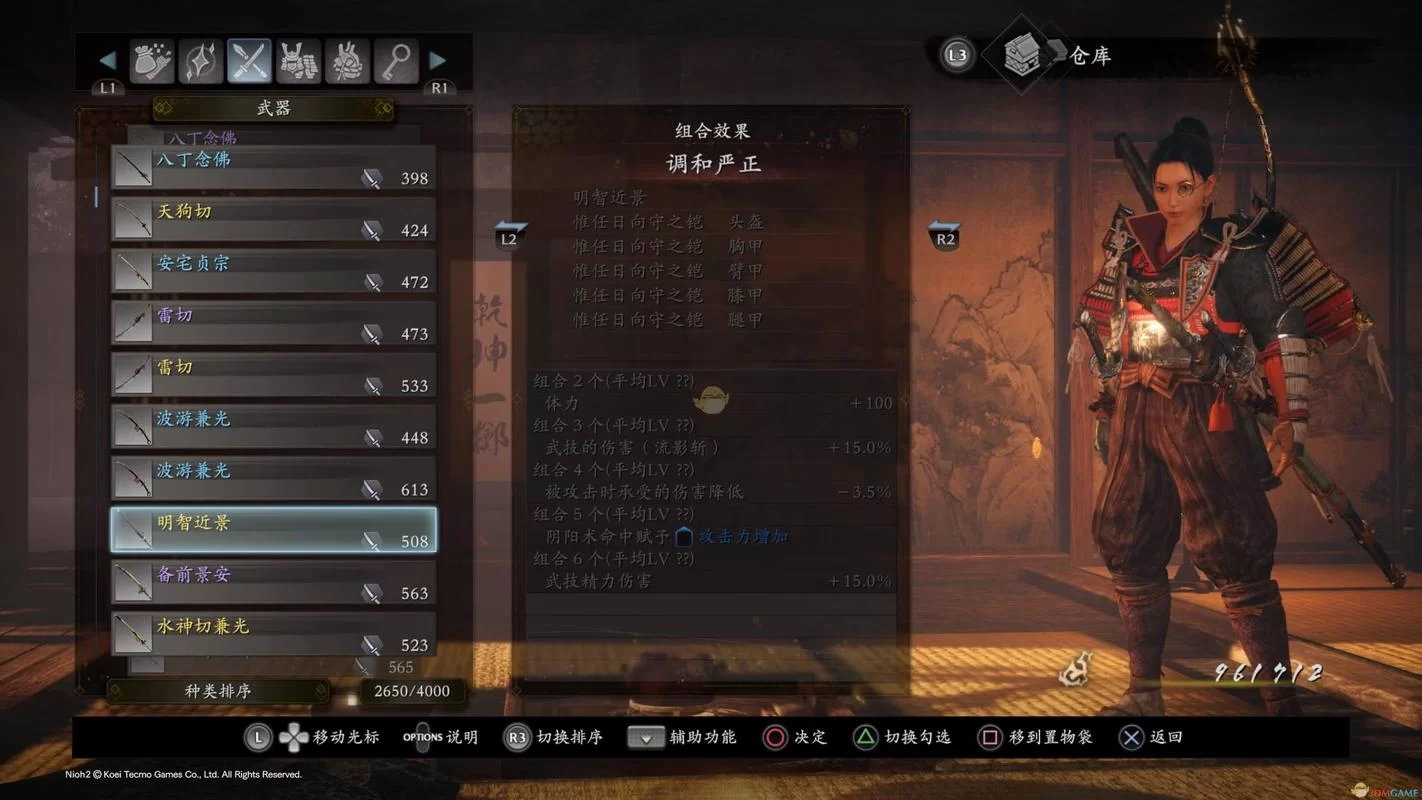
Task: Select the 雷切 weapon with 533 attack
Action: click(270, 375)
